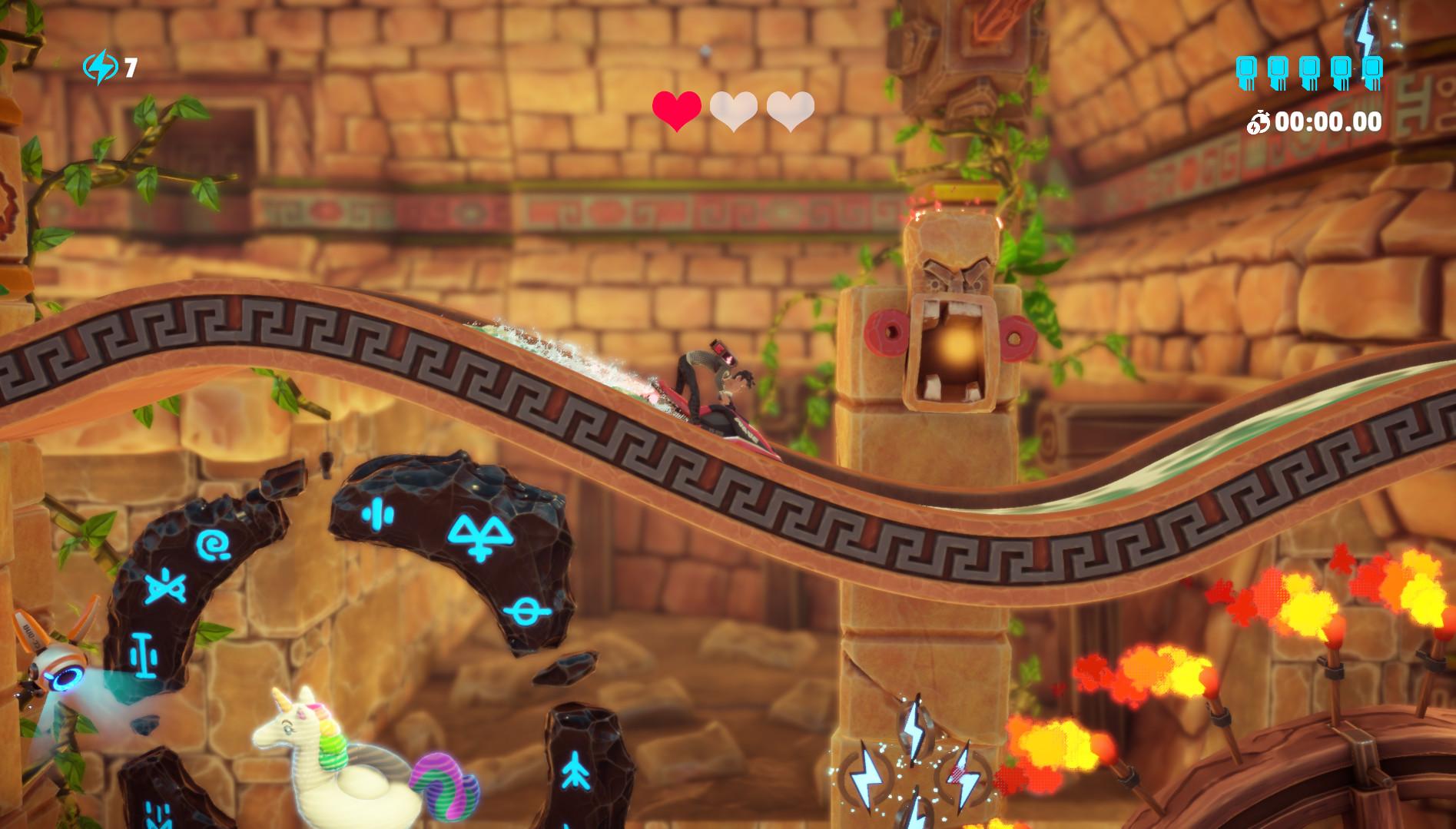Toggle the middle empty heart
The image size is (1456, 829).
pyautogui.click(x=735, y=109)
